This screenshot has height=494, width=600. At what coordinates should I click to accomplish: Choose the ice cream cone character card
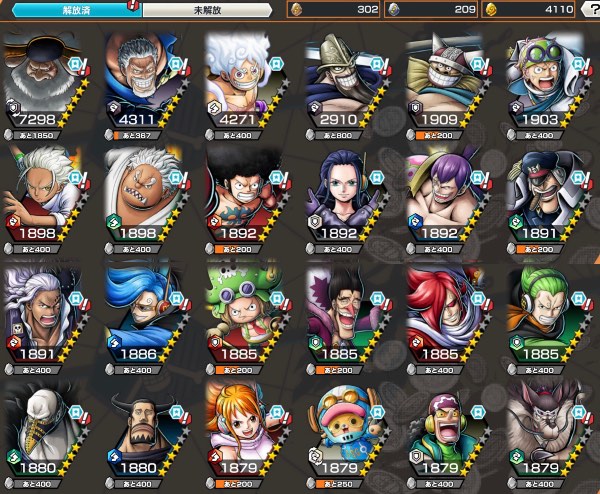(x=46, y=428)
